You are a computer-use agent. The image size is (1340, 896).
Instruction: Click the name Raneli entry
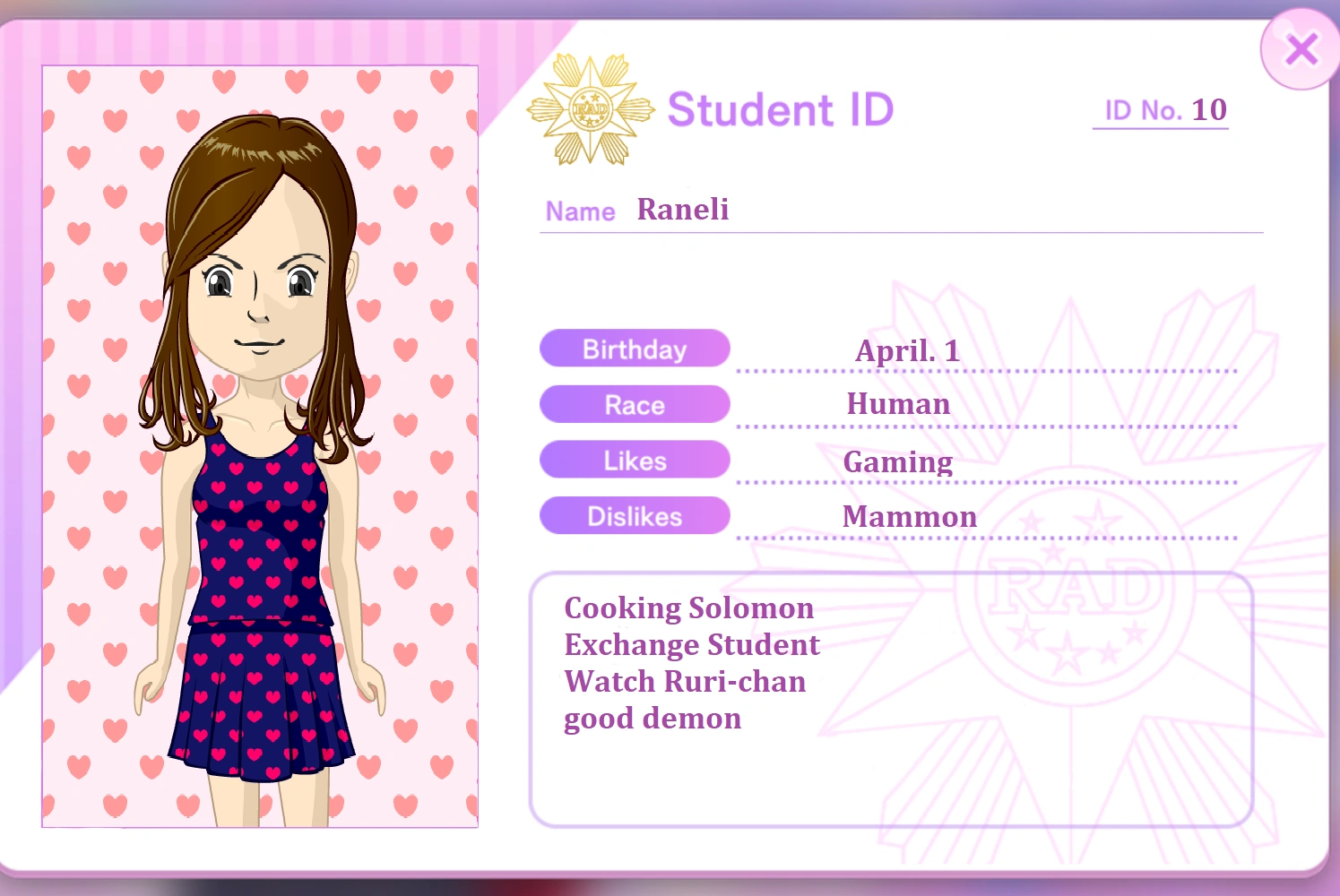pyautogui.click(x=682, y=209)
